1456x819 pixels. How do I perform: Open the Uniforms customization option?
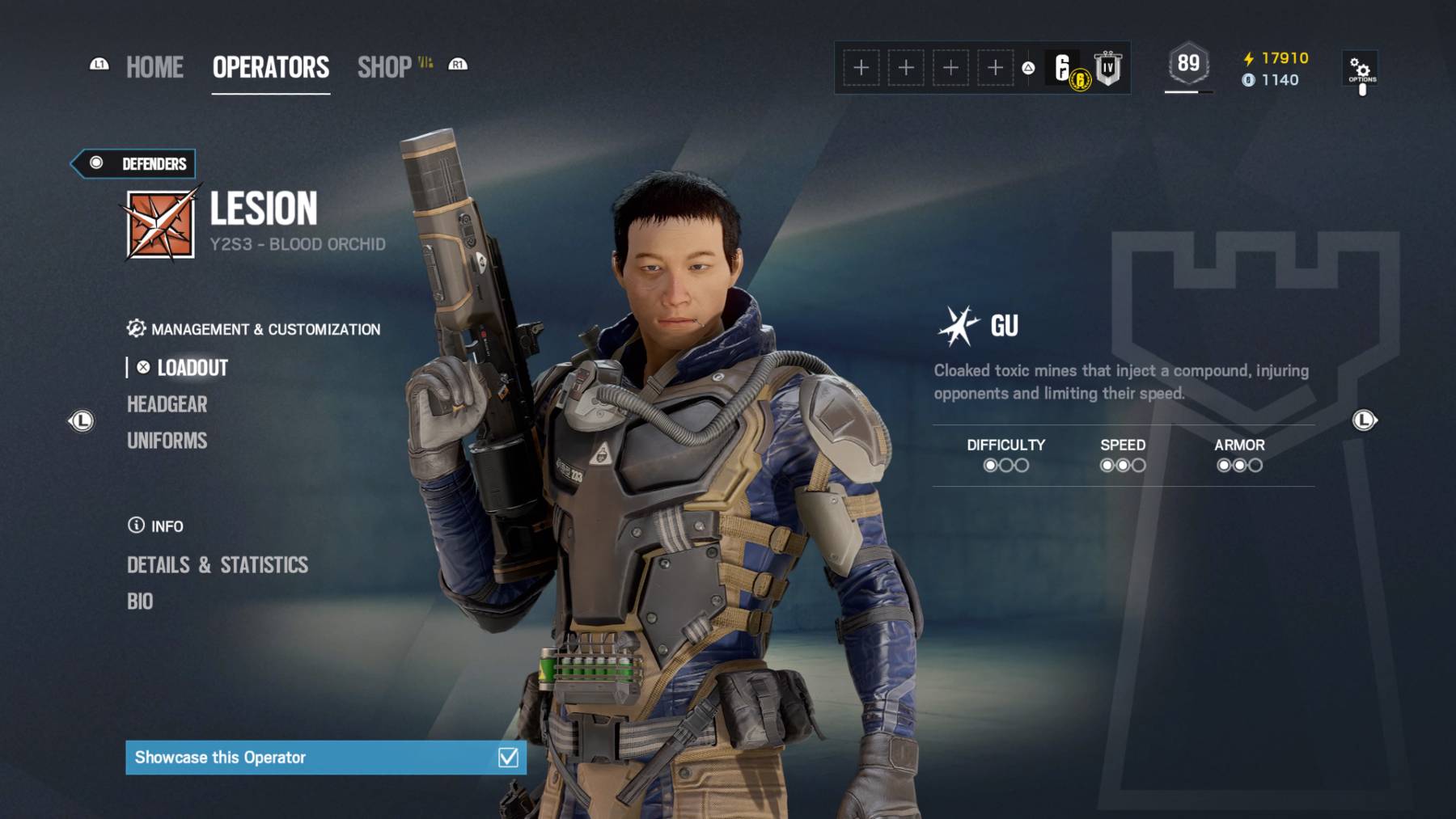167,441
